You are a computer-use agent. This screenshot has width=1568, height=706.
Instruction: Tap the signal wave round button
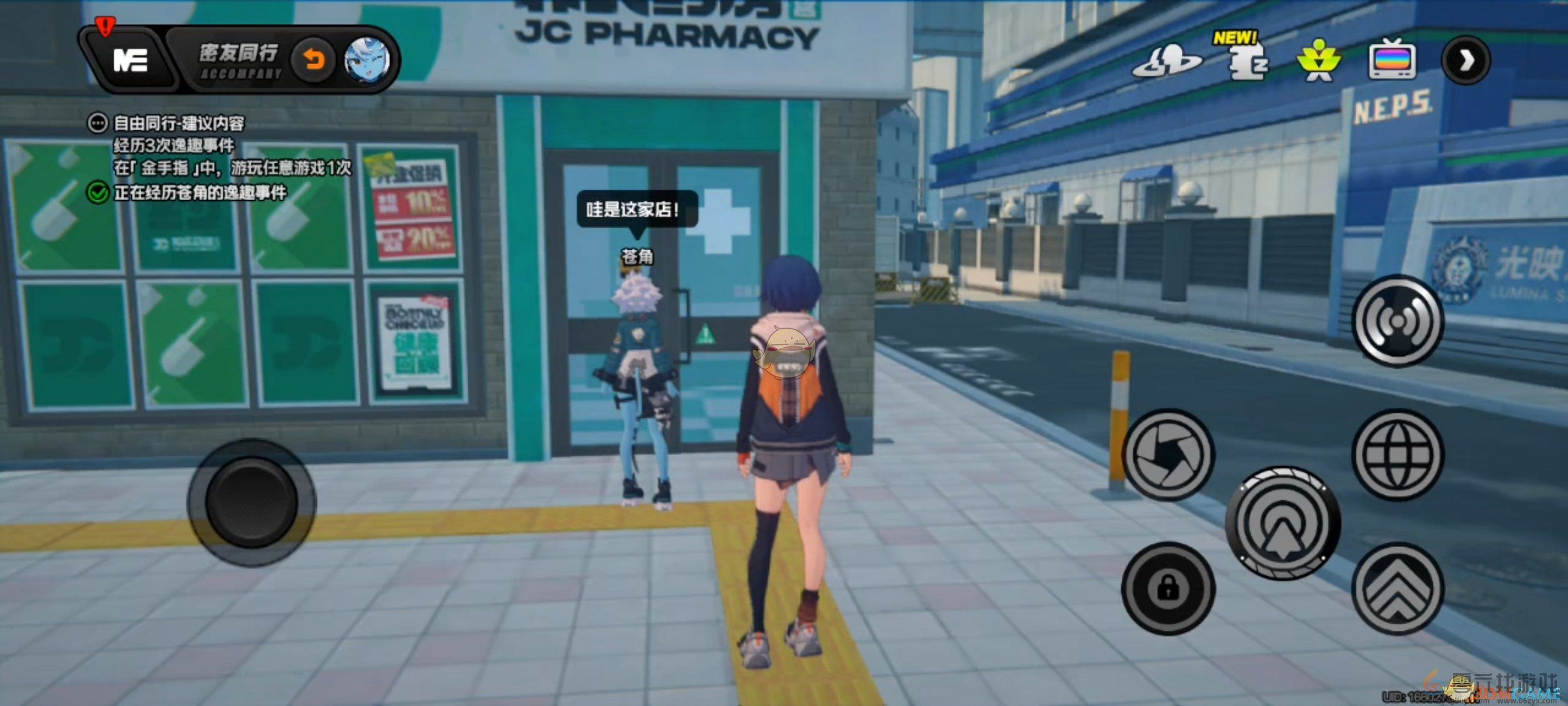click(1397, 320)
